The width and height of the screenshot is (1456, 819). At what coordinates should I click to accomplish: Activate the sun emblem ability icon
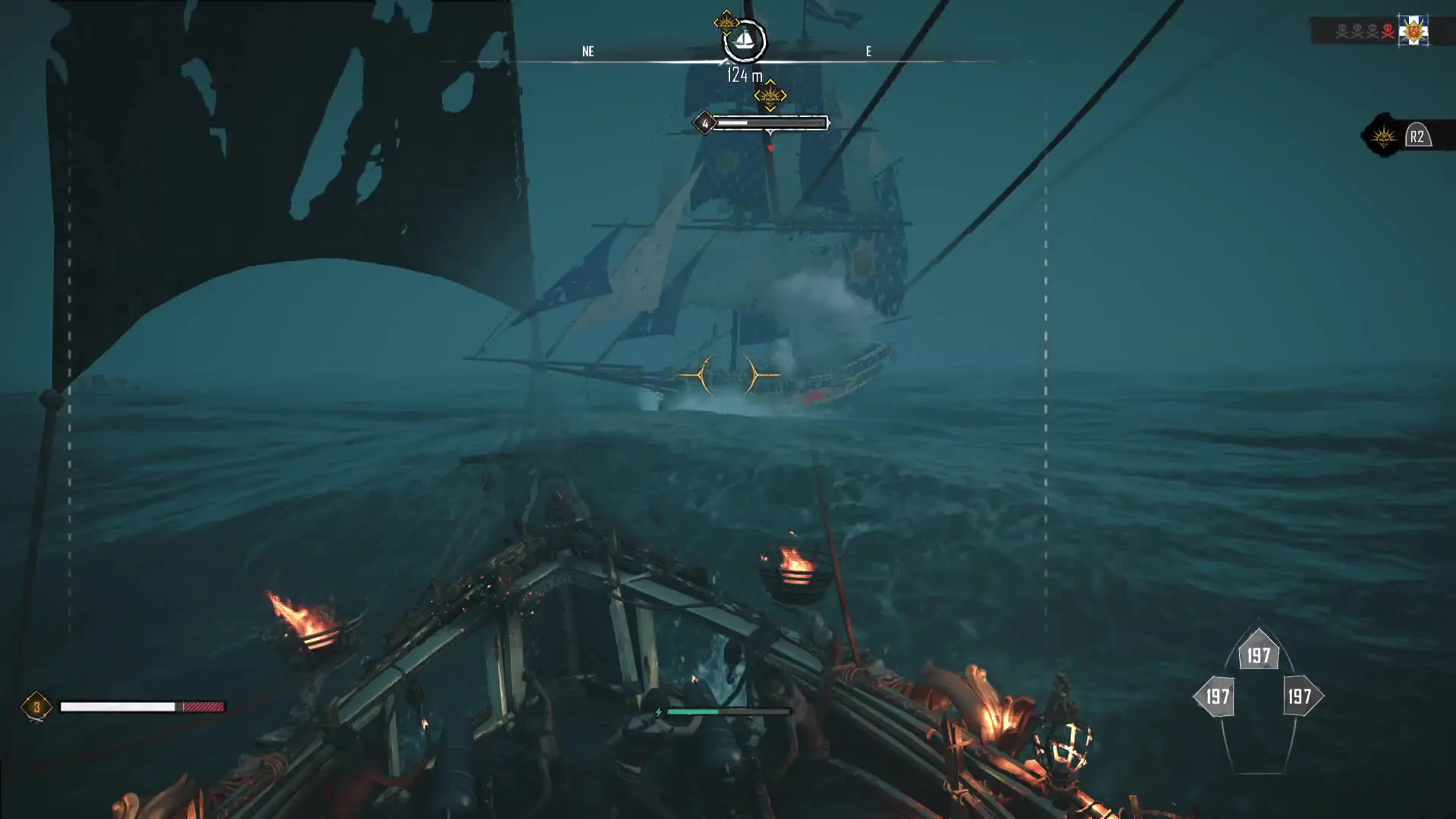pyautogui.click(x=1383, y=136)
